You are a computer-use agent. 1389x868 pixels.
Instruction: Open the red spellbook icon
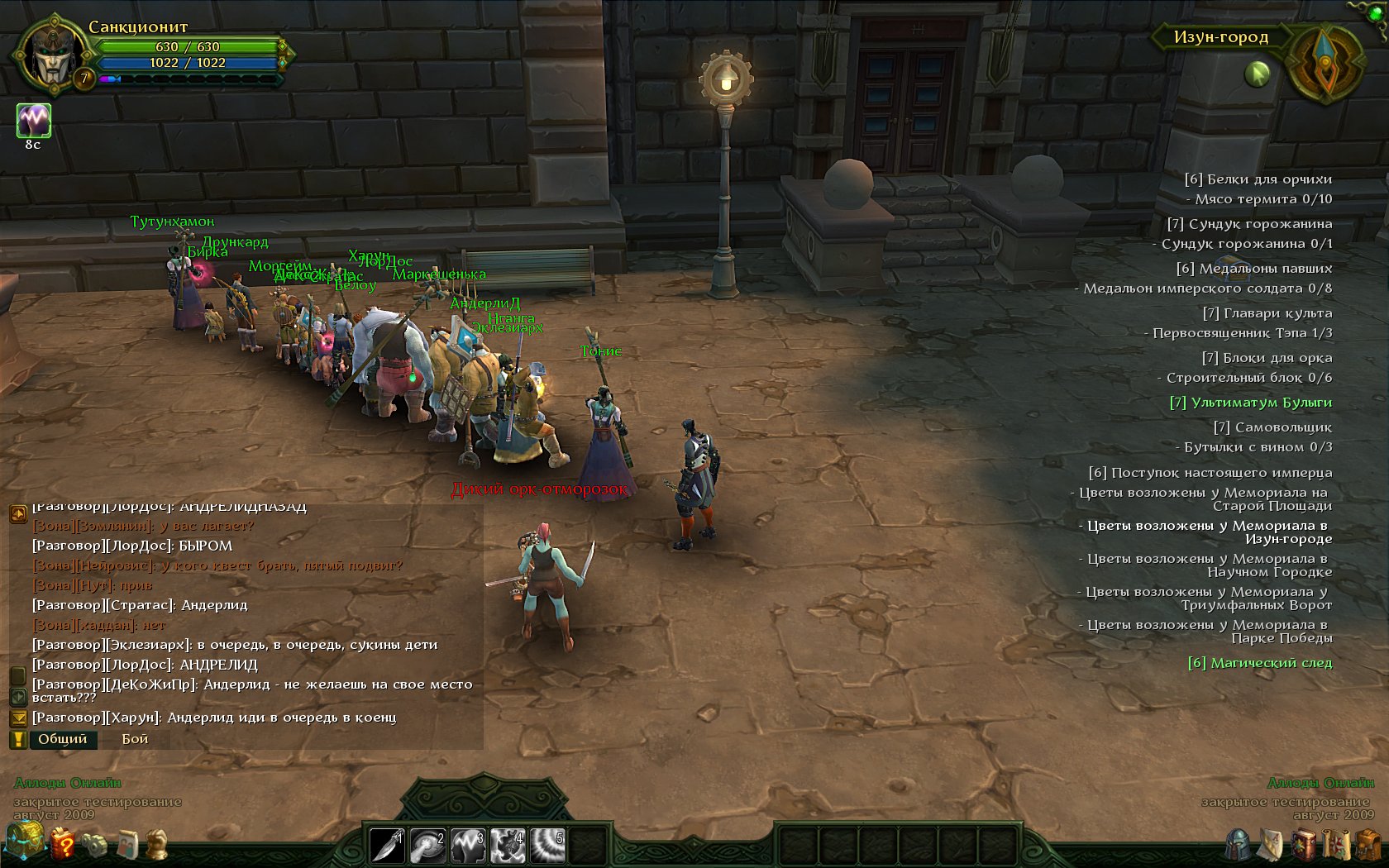pyautogui.click(x=1304, y=845)
